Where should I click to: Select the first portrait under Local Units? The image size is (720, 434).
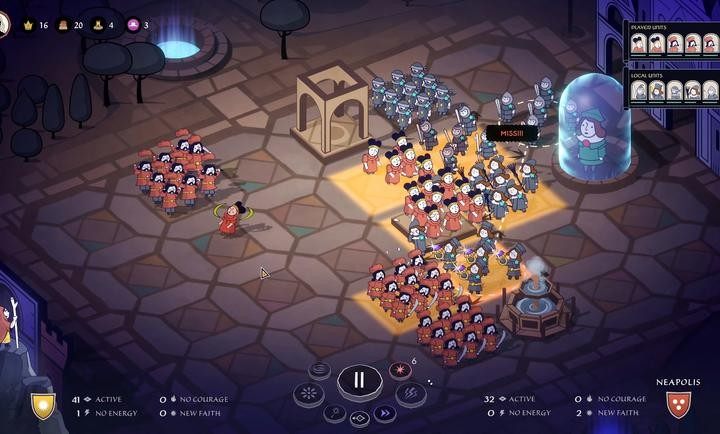click(x=639, y=91)
